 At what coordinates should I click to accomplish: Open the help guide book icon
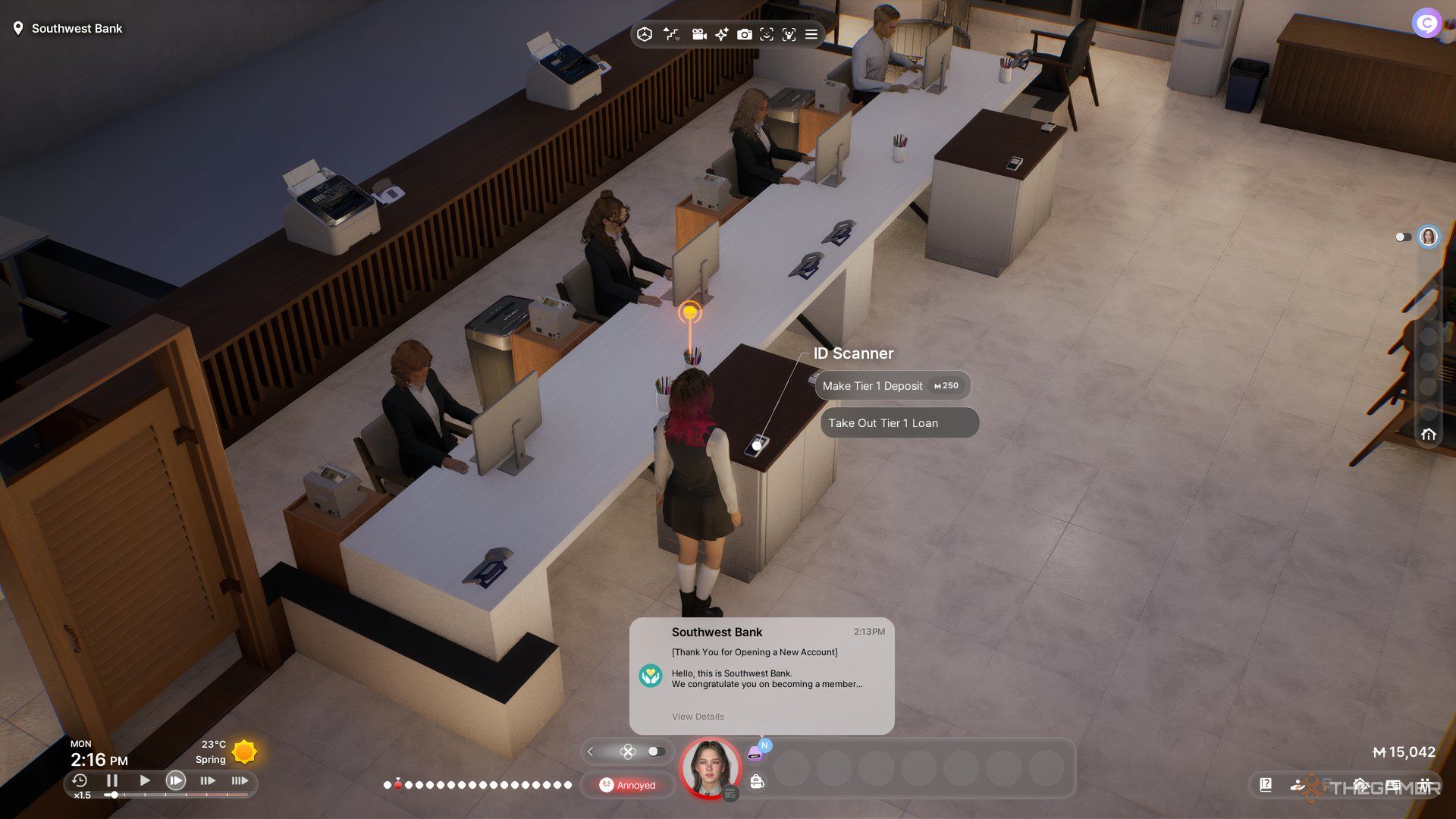point(1266,785)
